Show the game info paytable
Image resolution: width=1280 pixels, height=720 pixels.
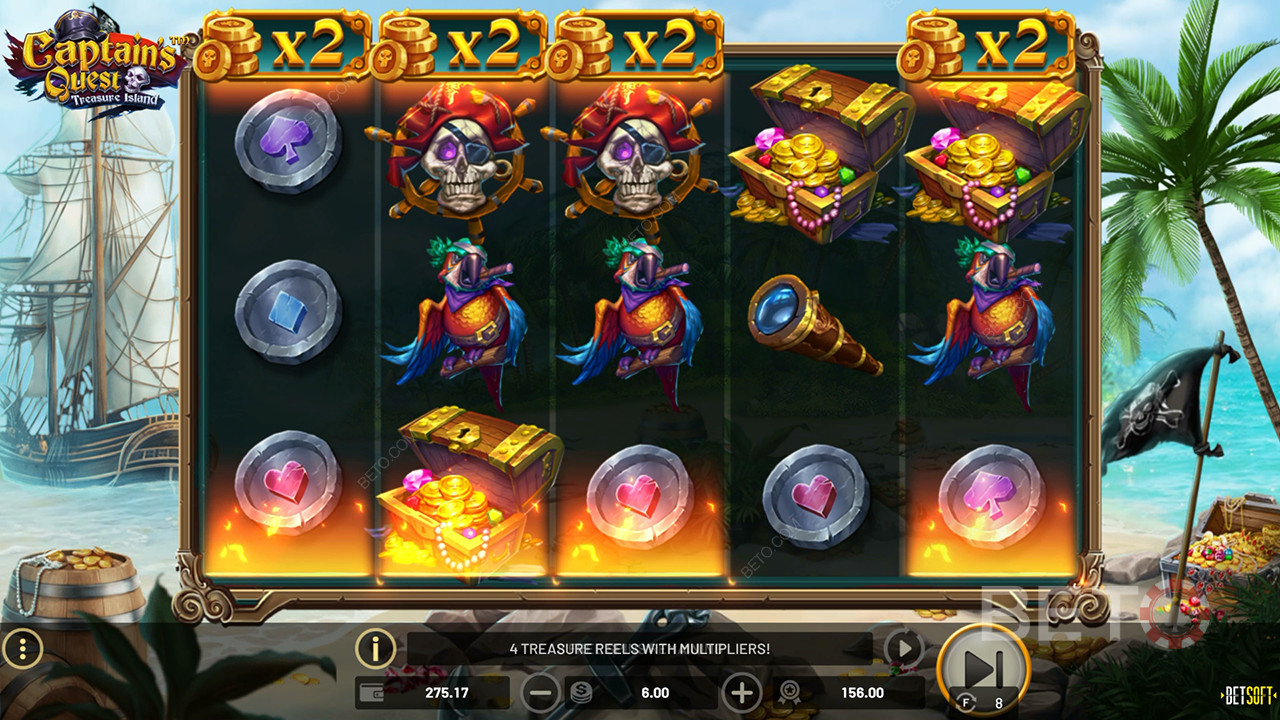(x=376, y=650)
